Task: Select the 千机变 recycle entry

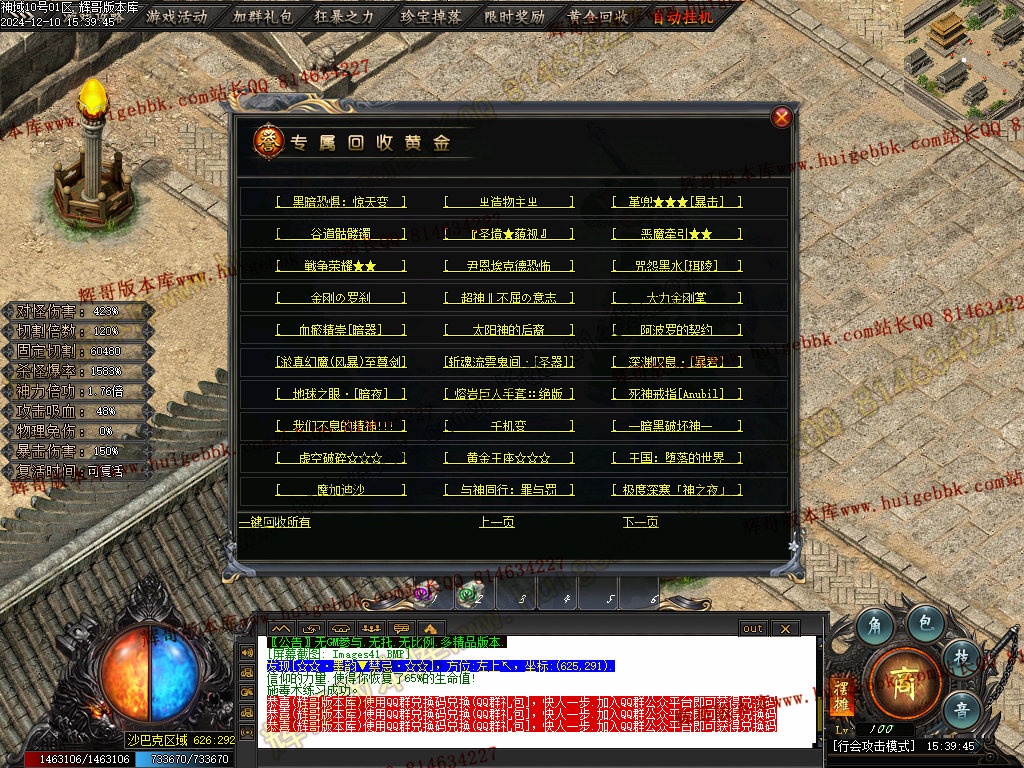Action: coord(509,426)
